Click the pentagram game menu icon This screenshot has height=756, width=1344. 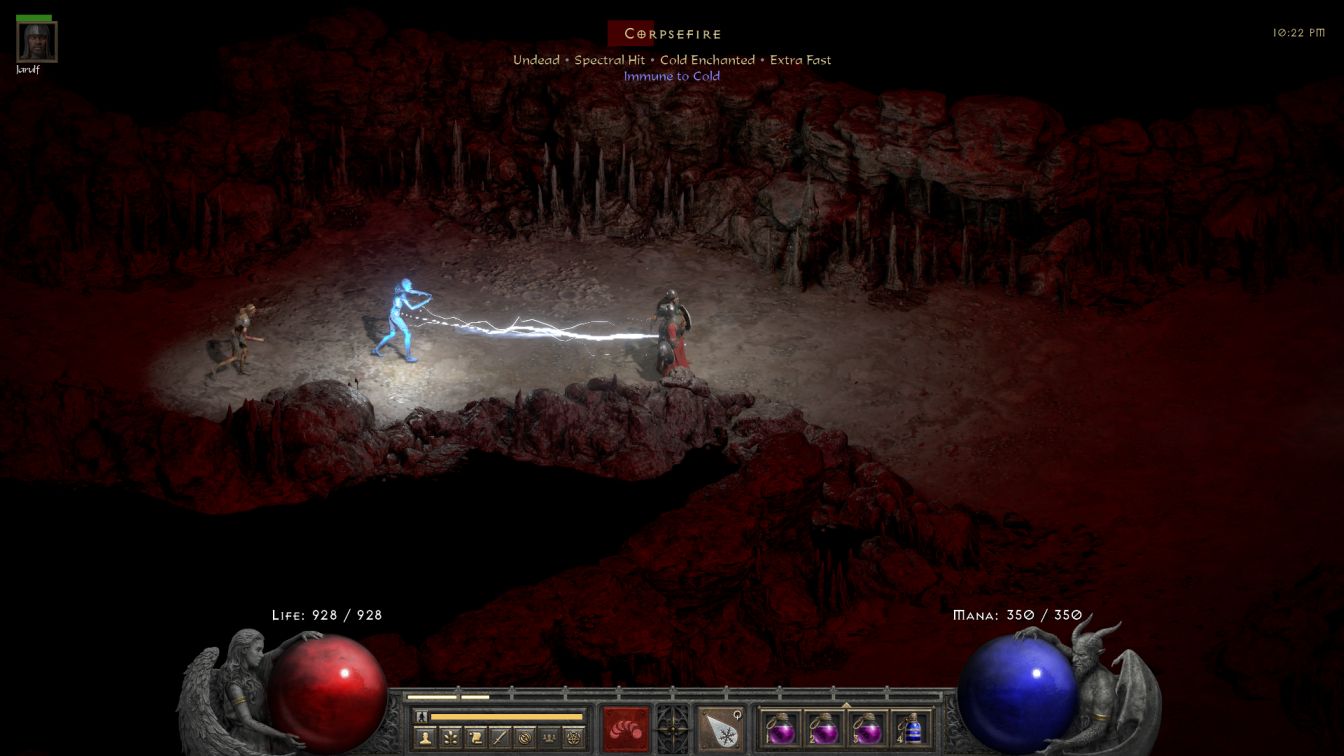[573, 738]
